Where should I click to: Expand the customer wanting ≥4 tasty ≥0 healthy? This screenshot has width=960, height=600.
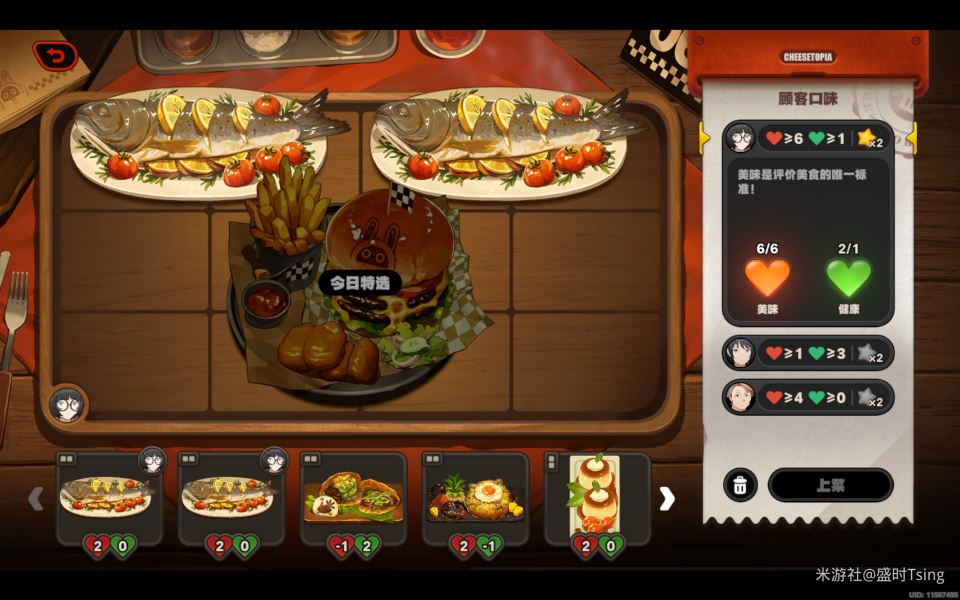pos(808,397)
